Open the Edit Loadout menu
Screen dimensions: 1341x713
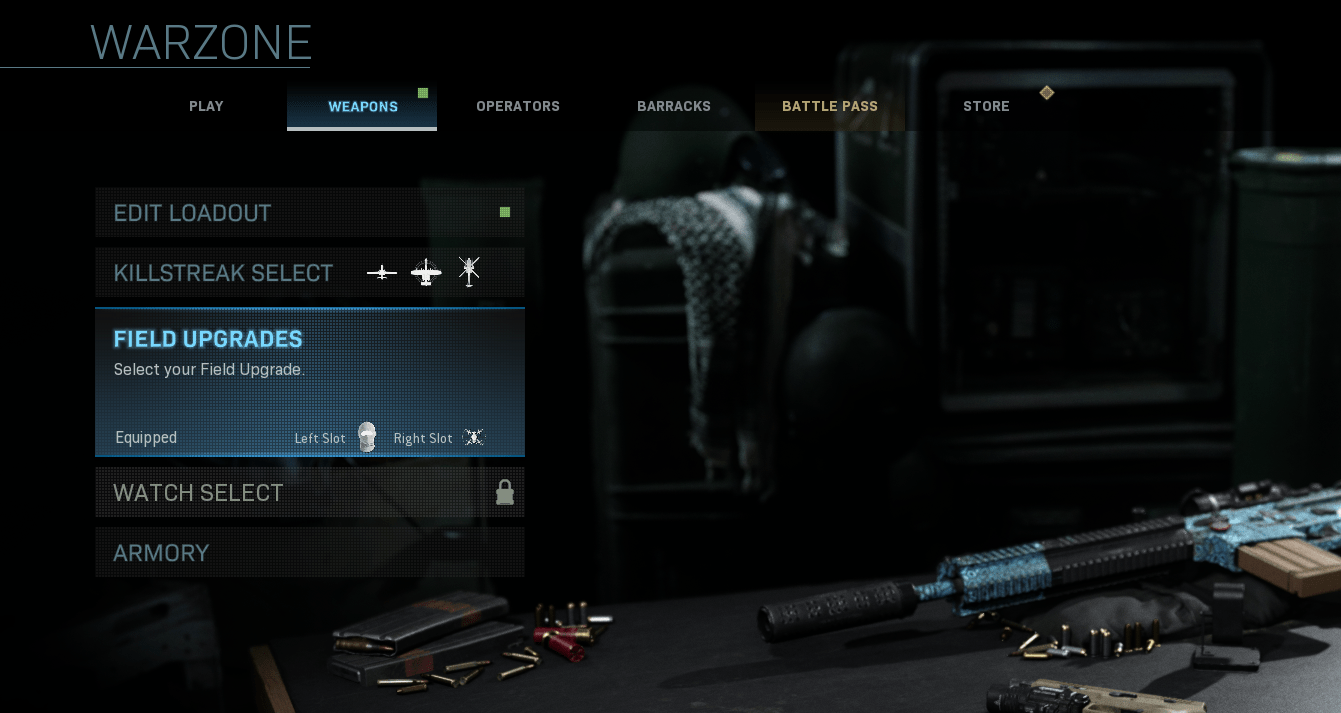pyautogui.click(x=309, y=213)
